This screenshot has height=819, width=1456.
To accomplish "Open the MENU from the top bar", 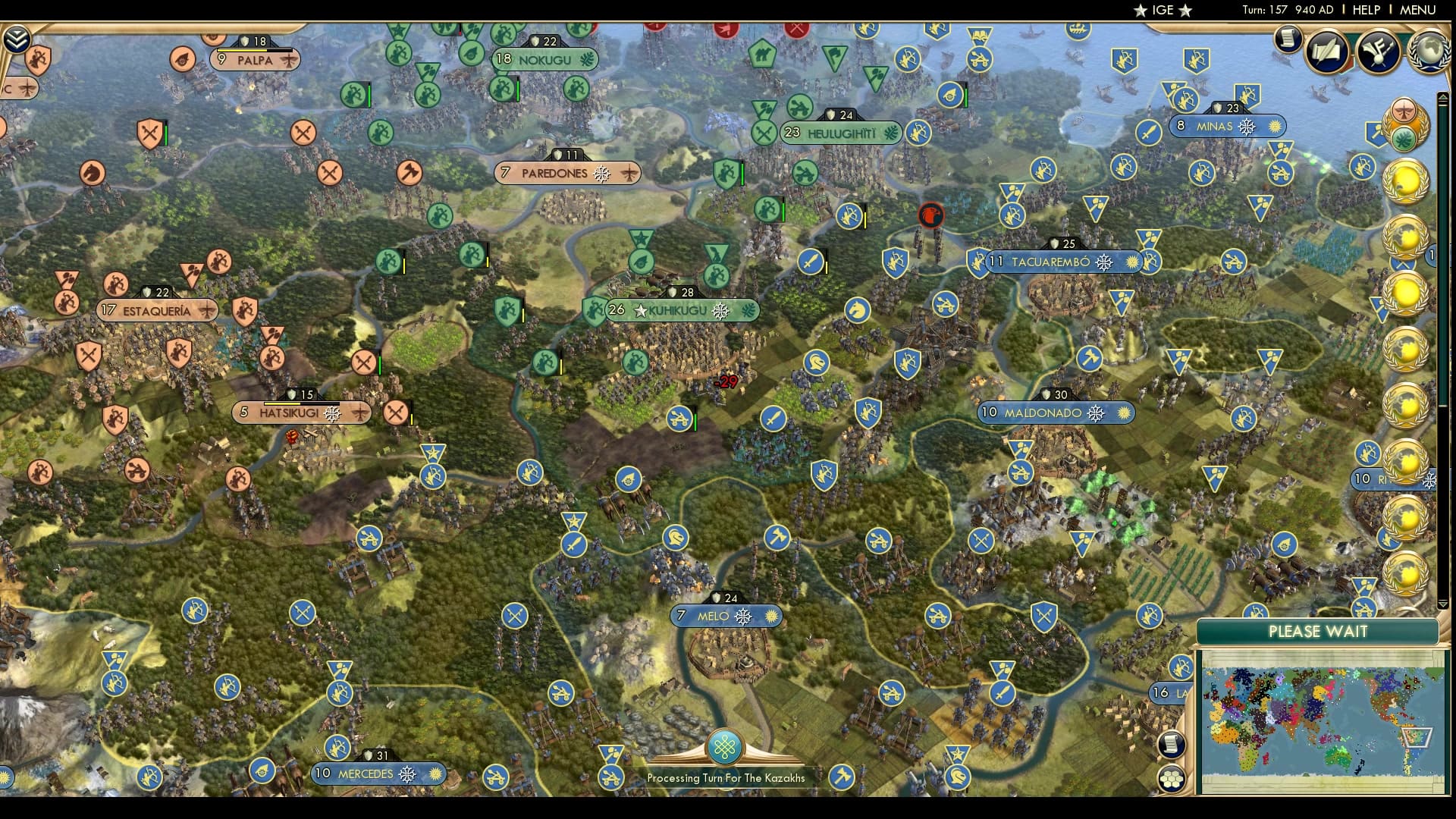I will coord(1420,11).
